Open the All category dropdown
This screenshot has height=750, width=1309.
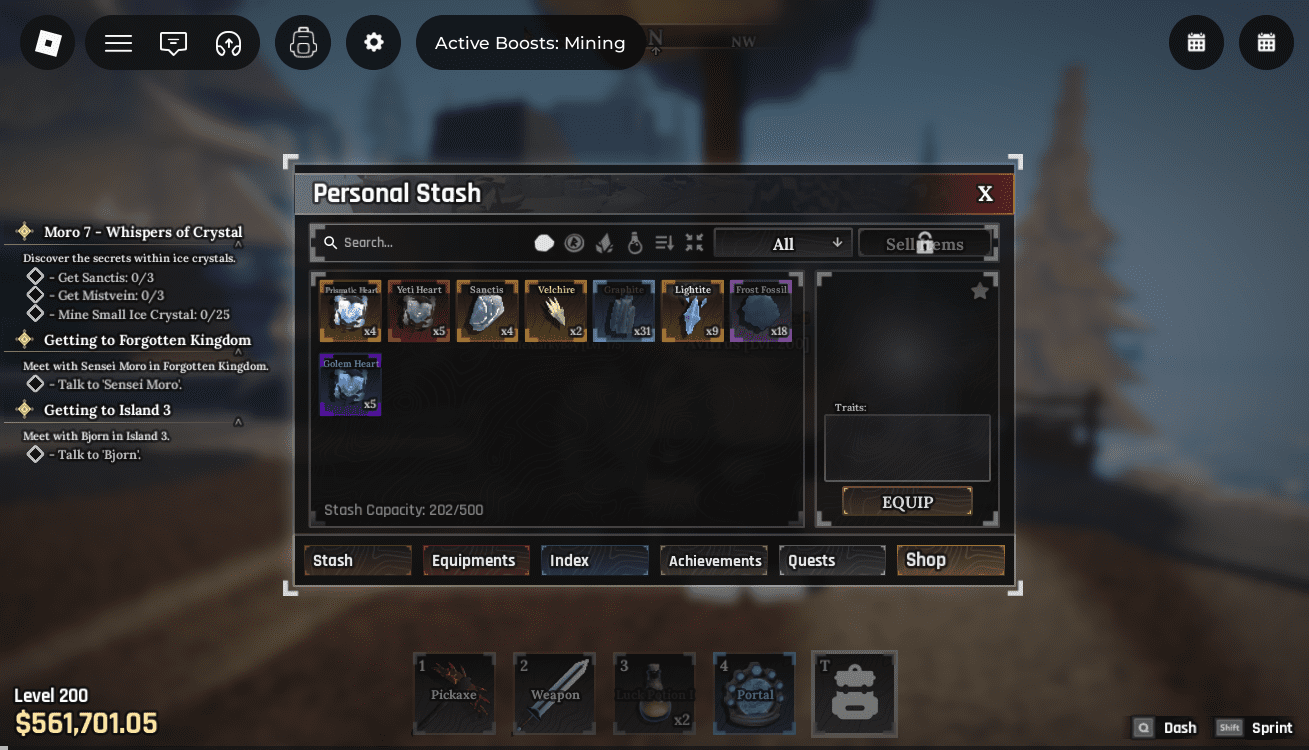coord(783,242)
